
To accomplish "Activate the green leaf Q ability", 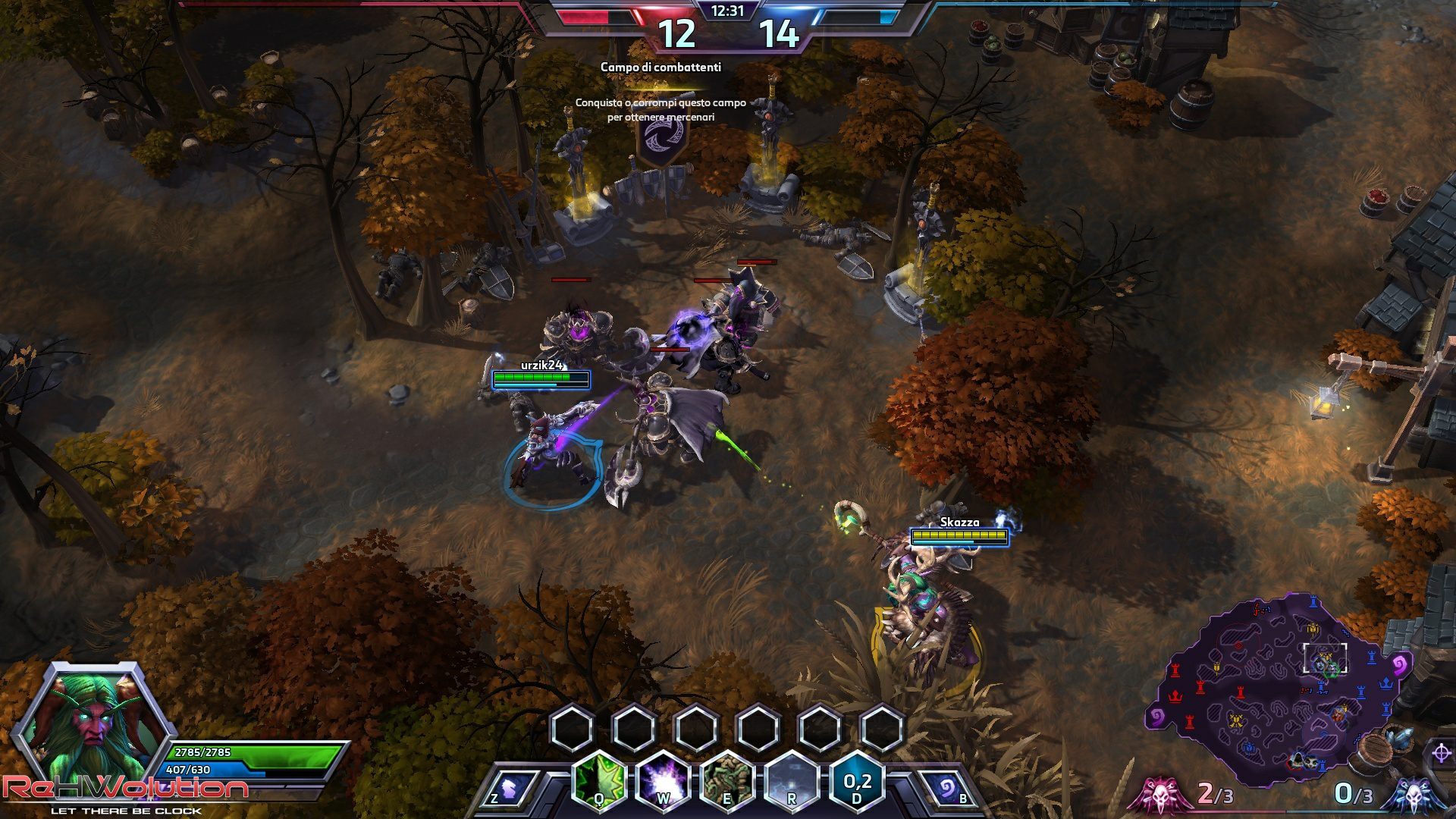I will (x=599, y=780).
